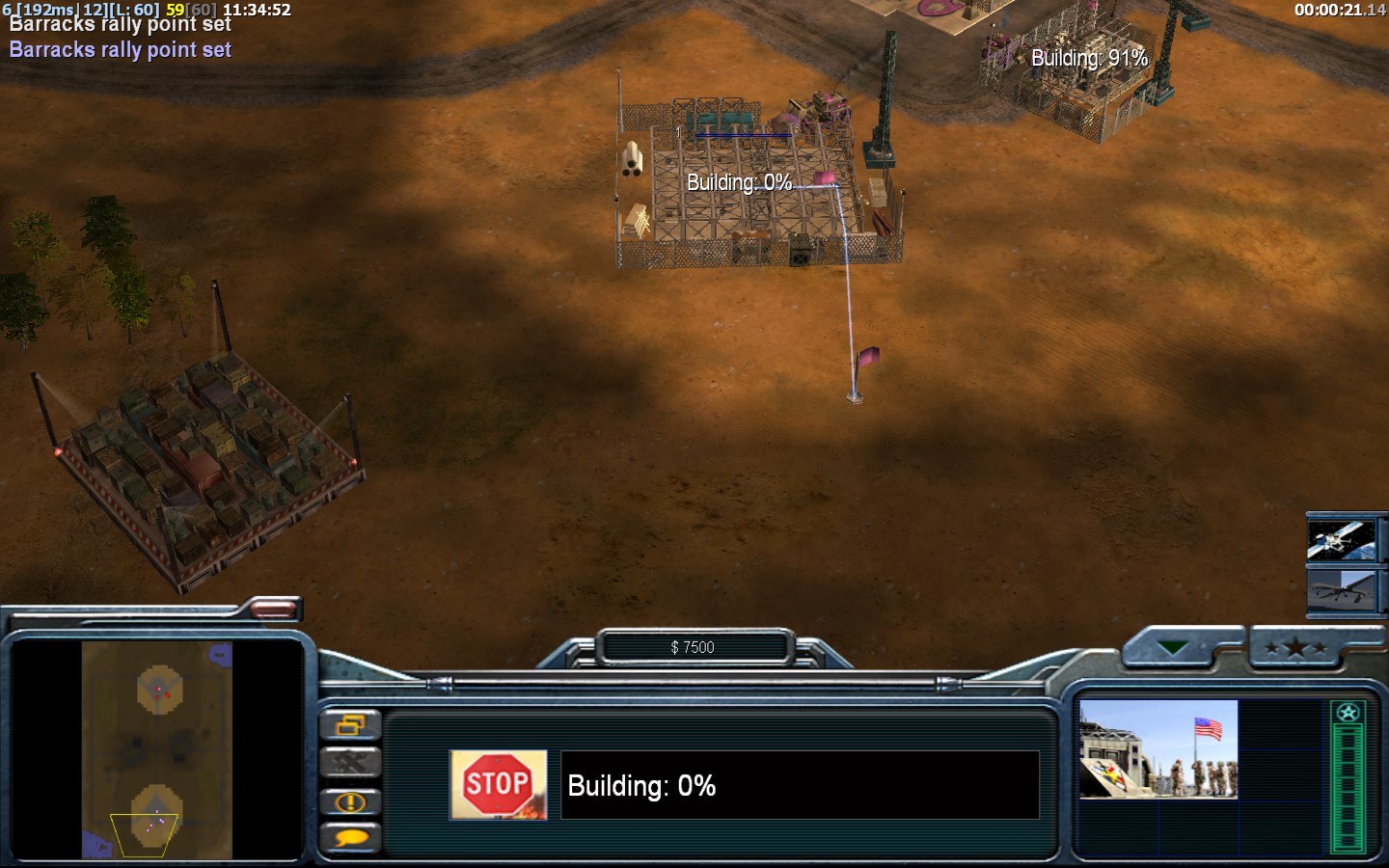
Task: Open the General's Powers three-star button
Action: (1294, 648)
